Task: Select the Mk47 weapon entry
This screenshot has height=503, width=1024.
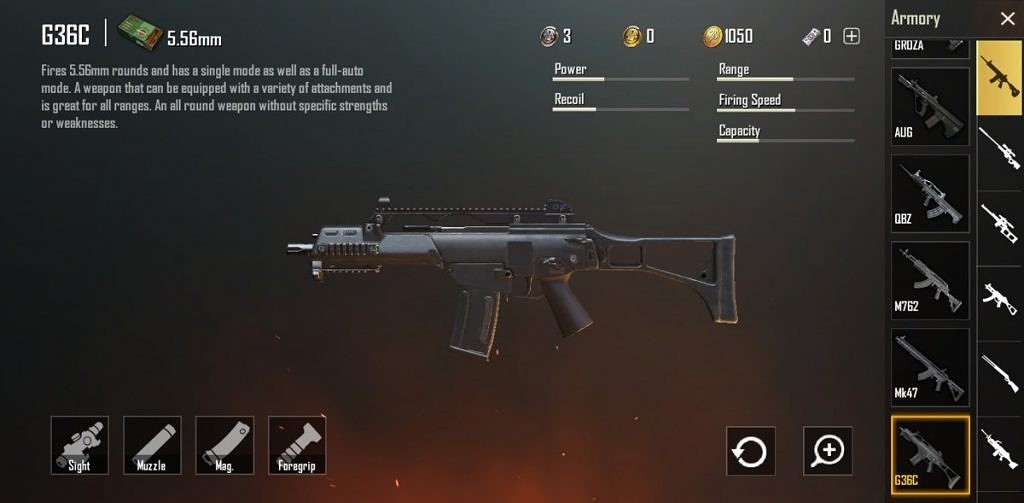Action: pos(930,367)
